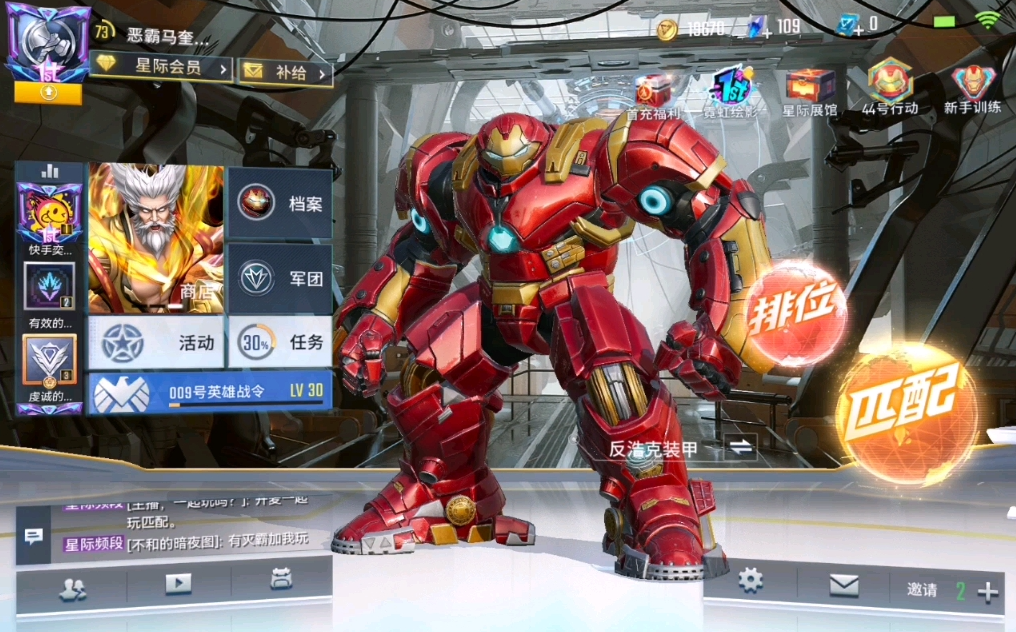Visit the 星际展馆 exhibition hall
1016x632 pixels.
[809, 91]
